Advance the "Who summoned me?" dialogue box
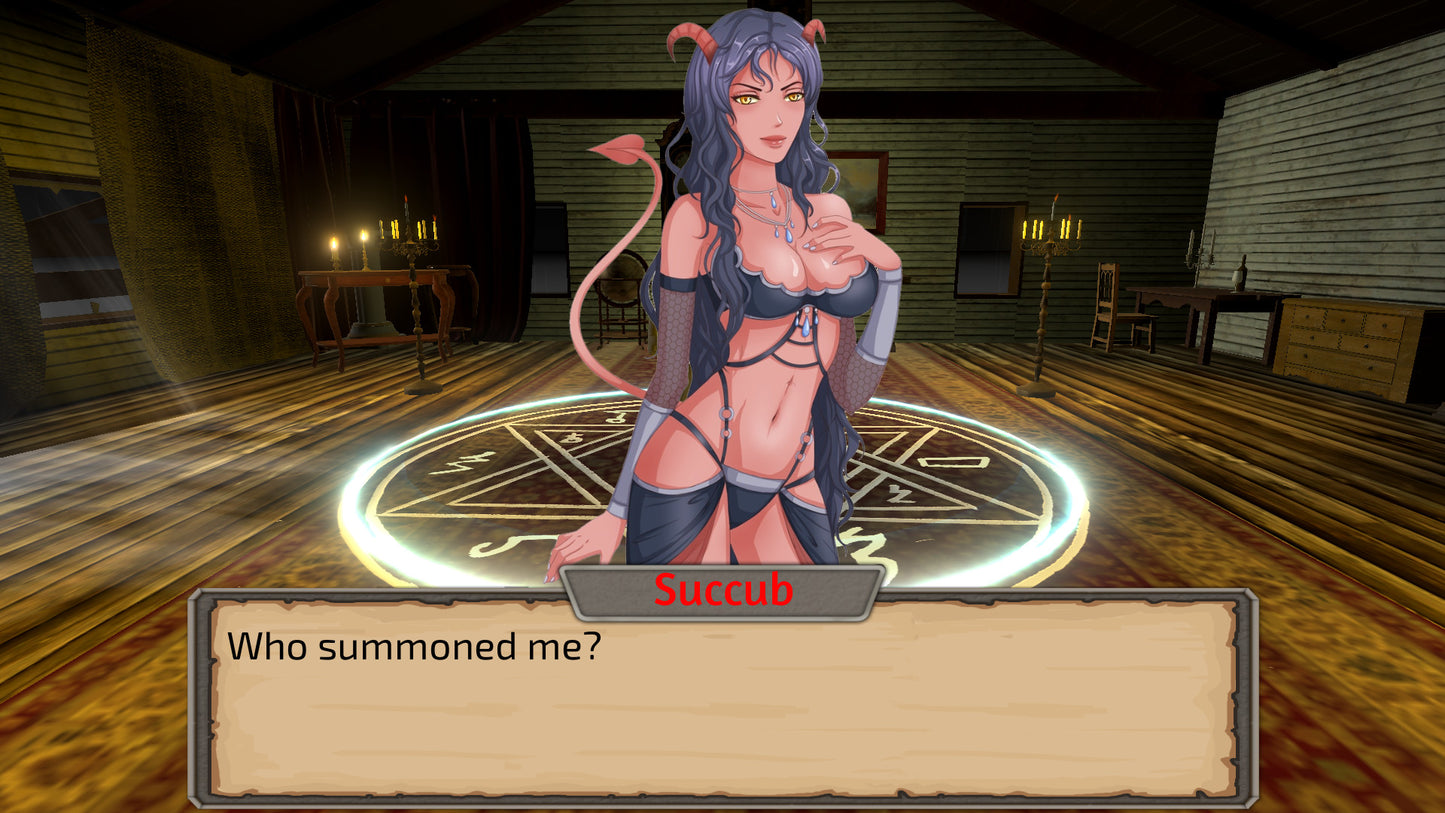The image size is (1445, 813). tap(722, 700)
